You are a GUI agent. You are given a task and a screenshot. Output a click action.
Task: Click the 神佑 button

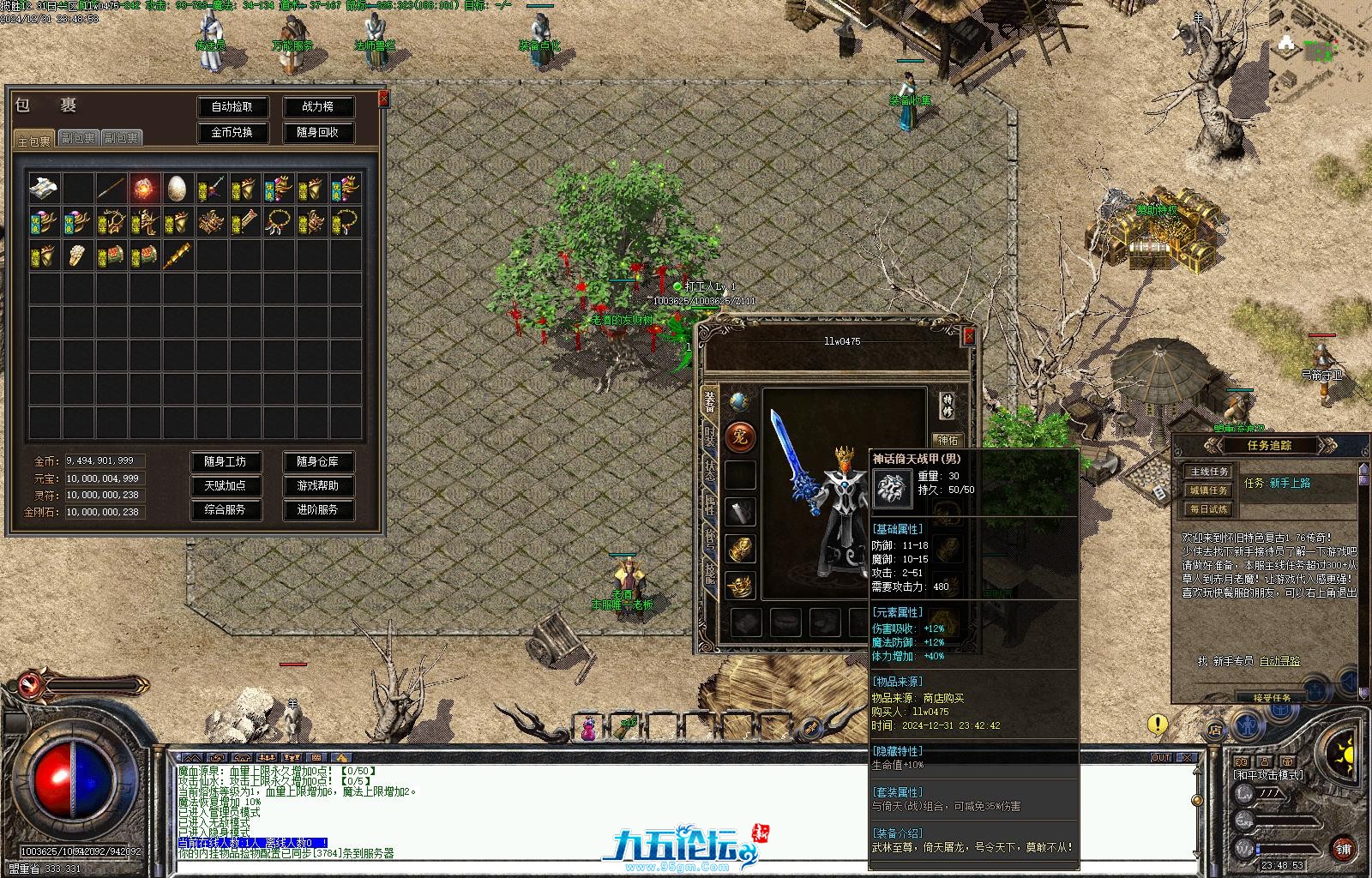[947, 441]
